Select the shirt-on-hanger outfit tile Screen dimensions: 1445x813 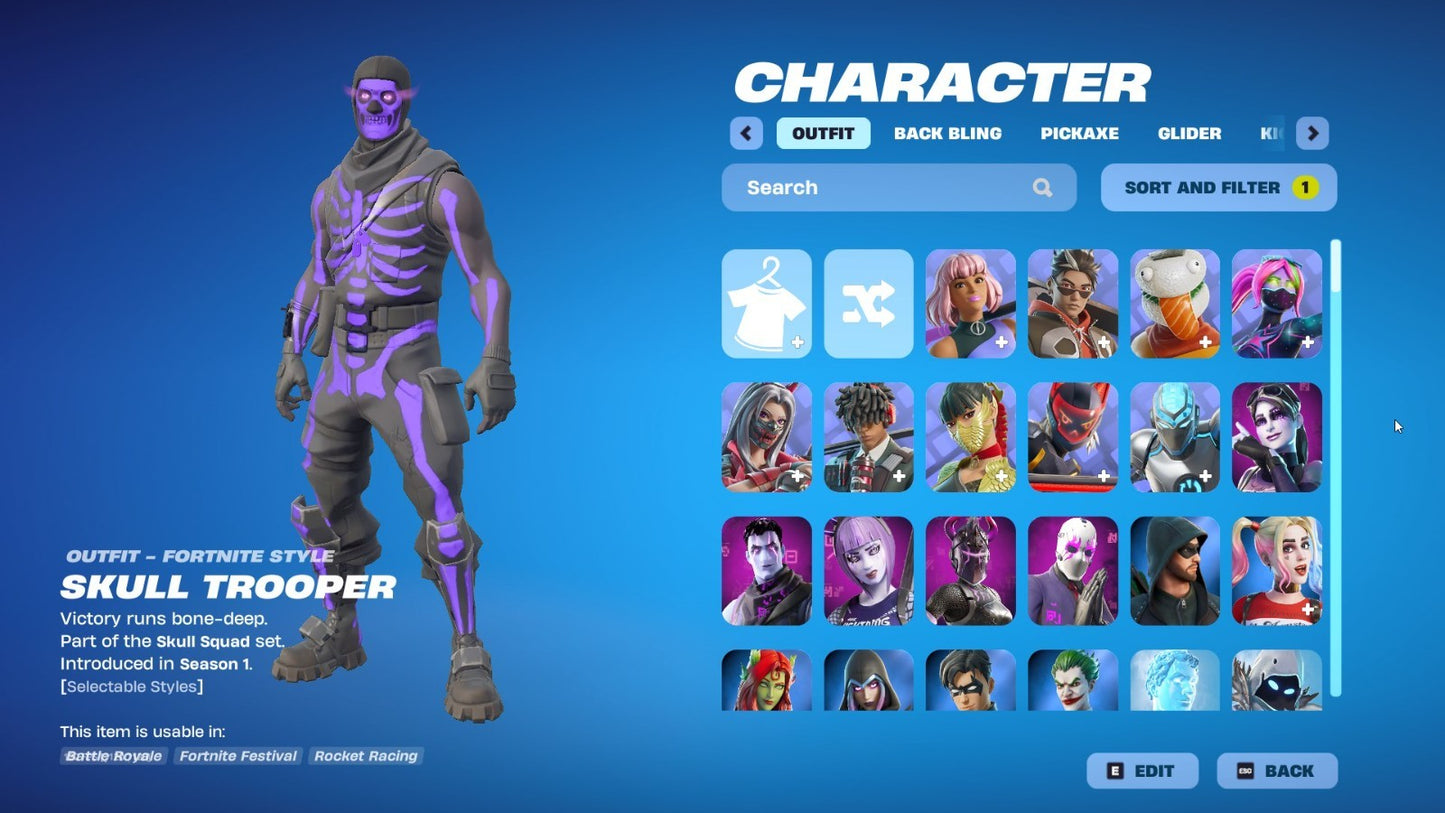pyautogui.click(x=766, y=303)
